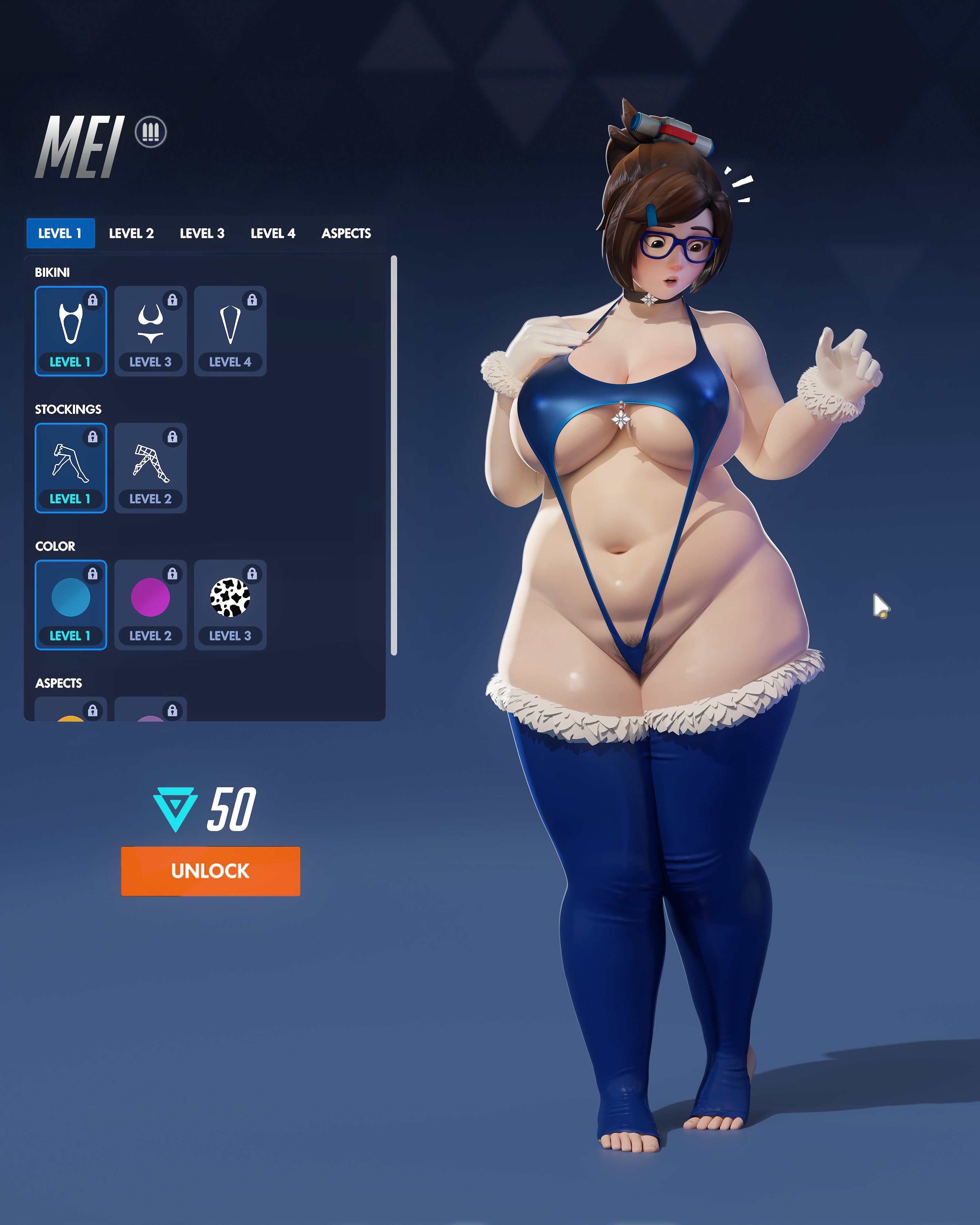Image resolution: width=980 pixels, height=1225 pixels.
Task: Click the bullets role icon beside Mei
Action: click(x=151, y=132)
